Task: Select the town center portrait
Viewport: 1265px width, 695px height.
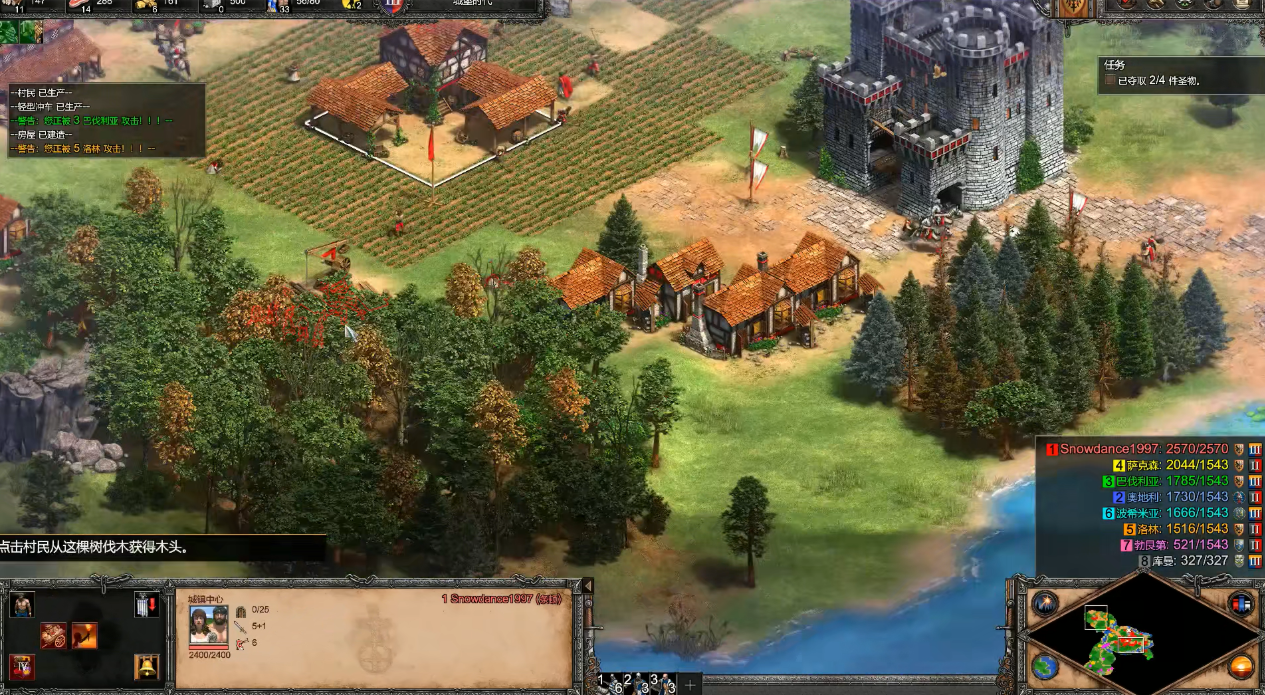Action: (x=208, y=625)
